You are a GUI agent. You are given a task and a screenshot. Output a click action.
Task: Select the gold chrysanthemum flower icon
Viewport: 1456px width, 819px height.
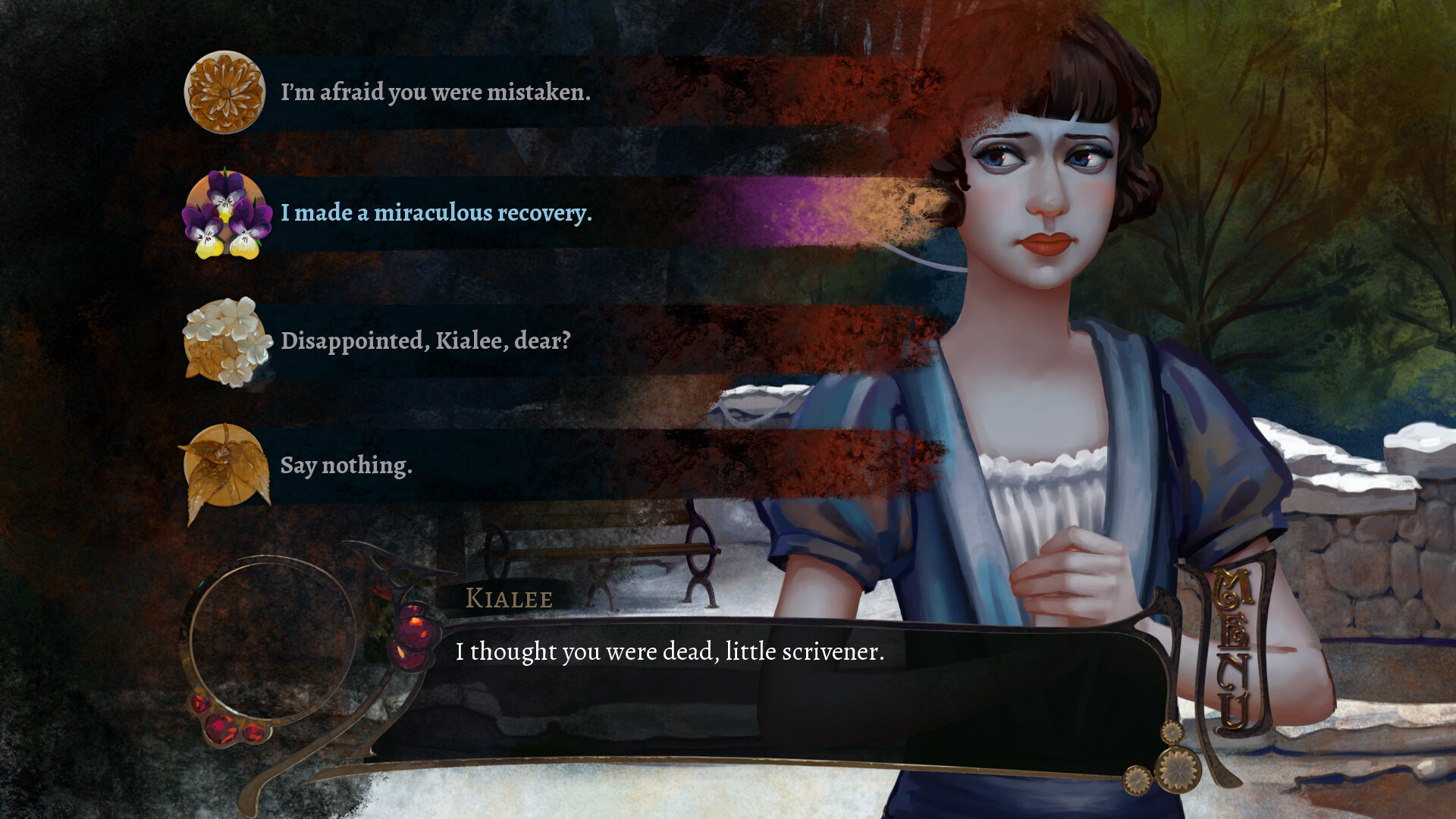[225, 93]
